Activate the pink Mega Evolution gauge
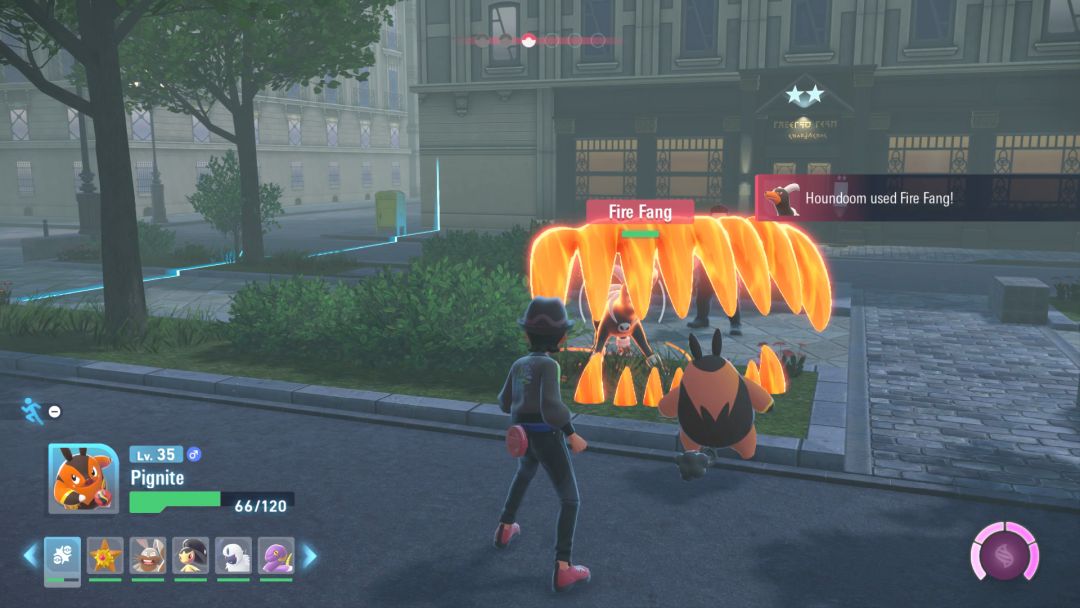Image resolution: width=1080 pixels, height=608 pixels. click(x=1004, y=552)
